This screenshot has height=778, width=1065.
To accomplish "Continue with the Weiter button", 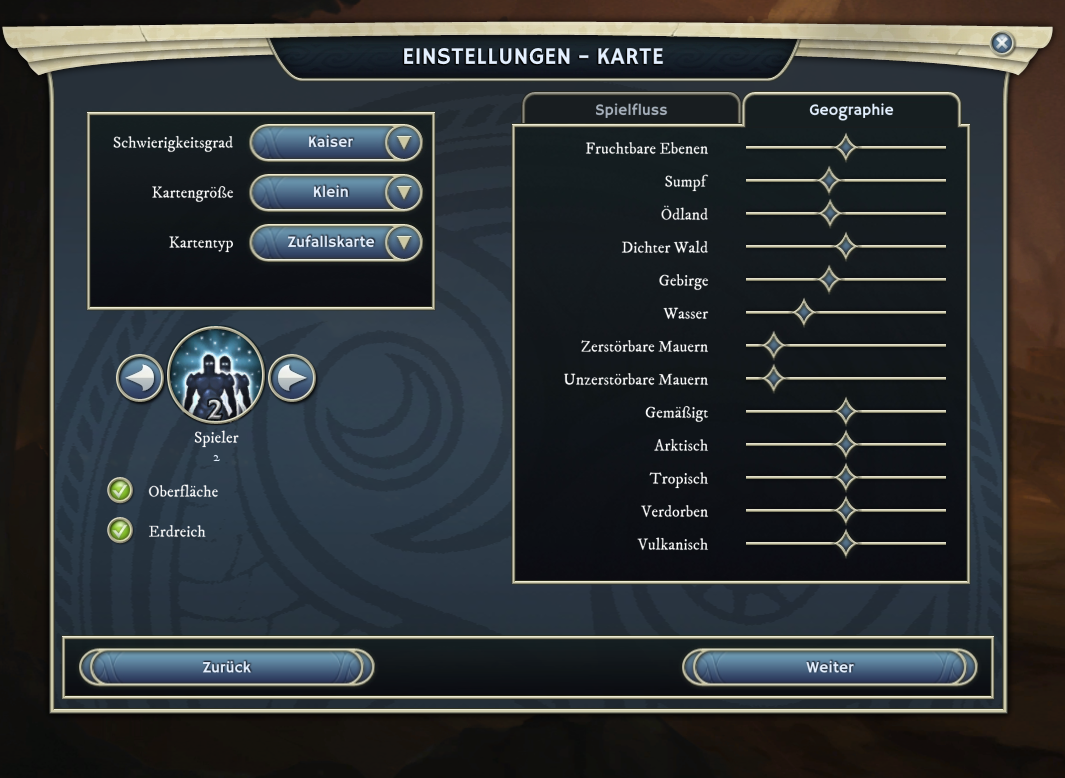I will (x=829, y=667).
